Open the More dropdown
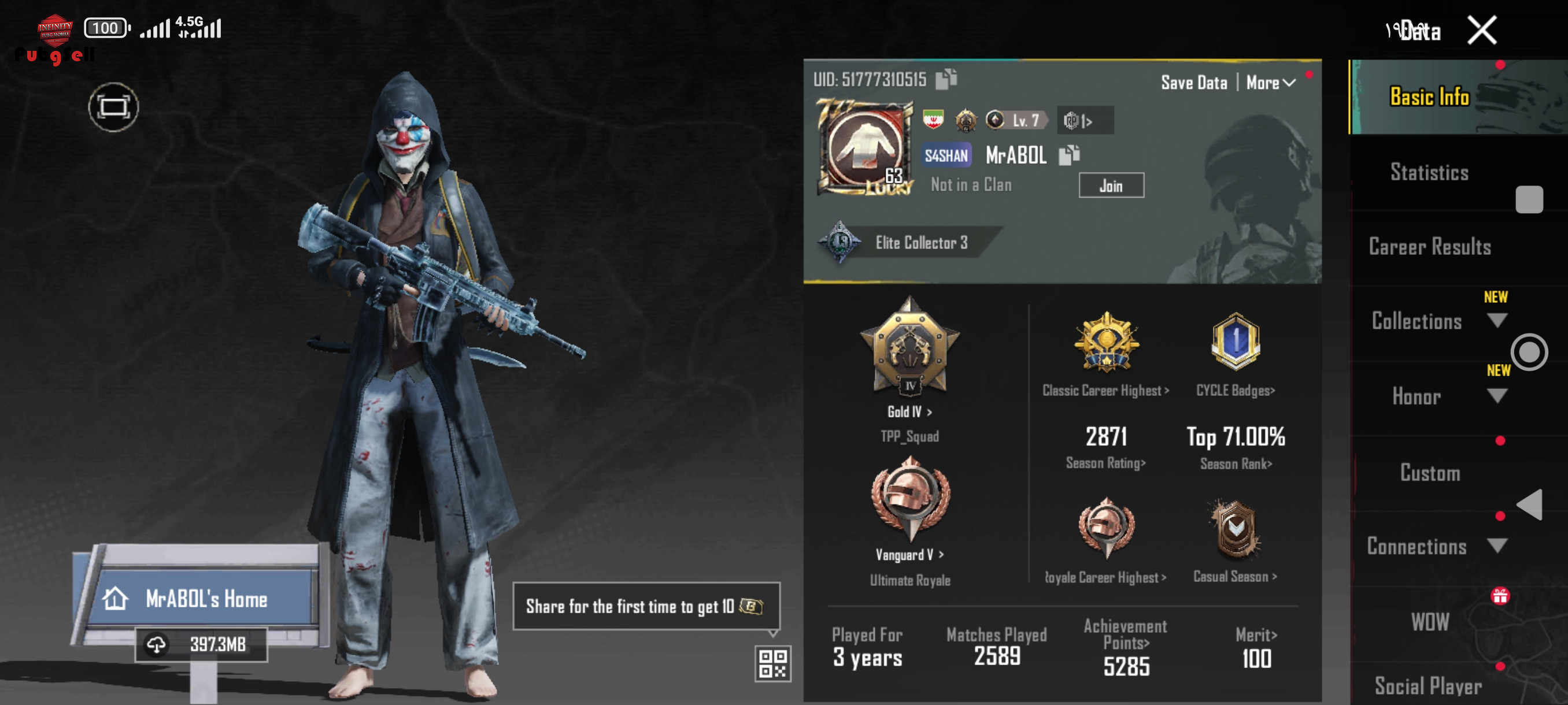Screen dimensions: 1568x705 pyautogui.click(x=1270, y=83)
